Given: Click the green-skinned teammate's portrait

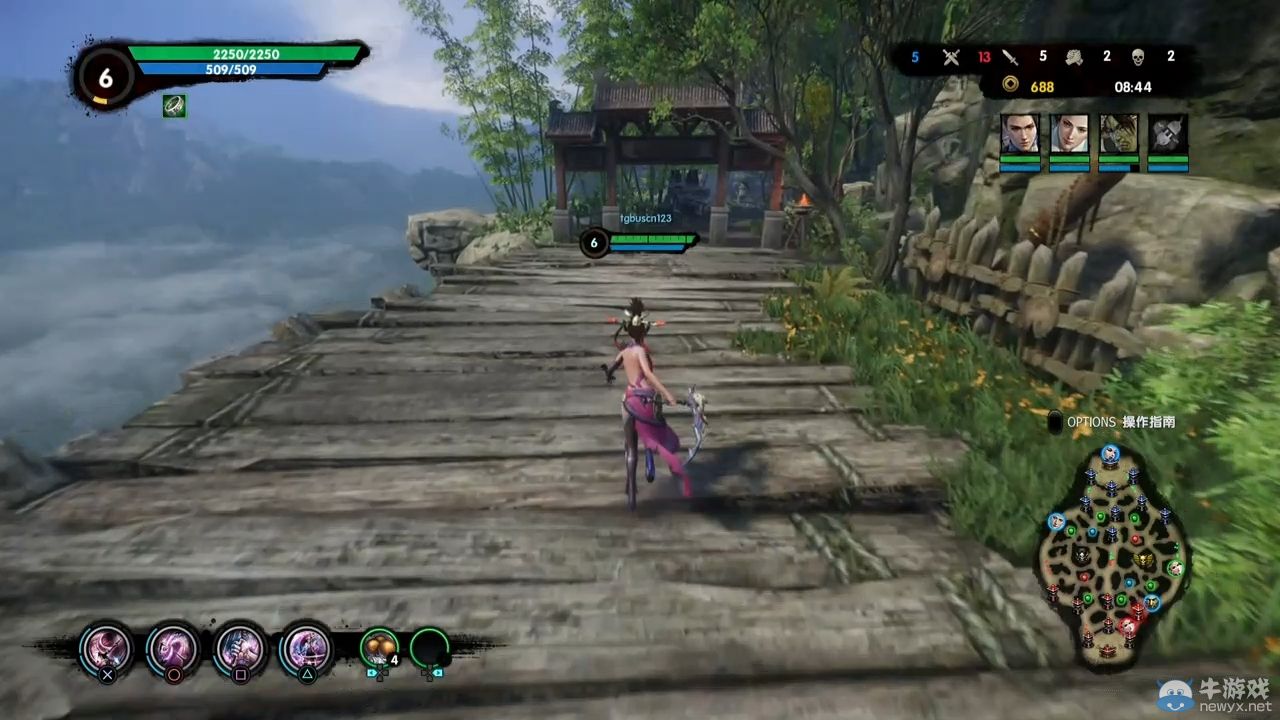Looking at the screenshot, I should click(1119, 131).
